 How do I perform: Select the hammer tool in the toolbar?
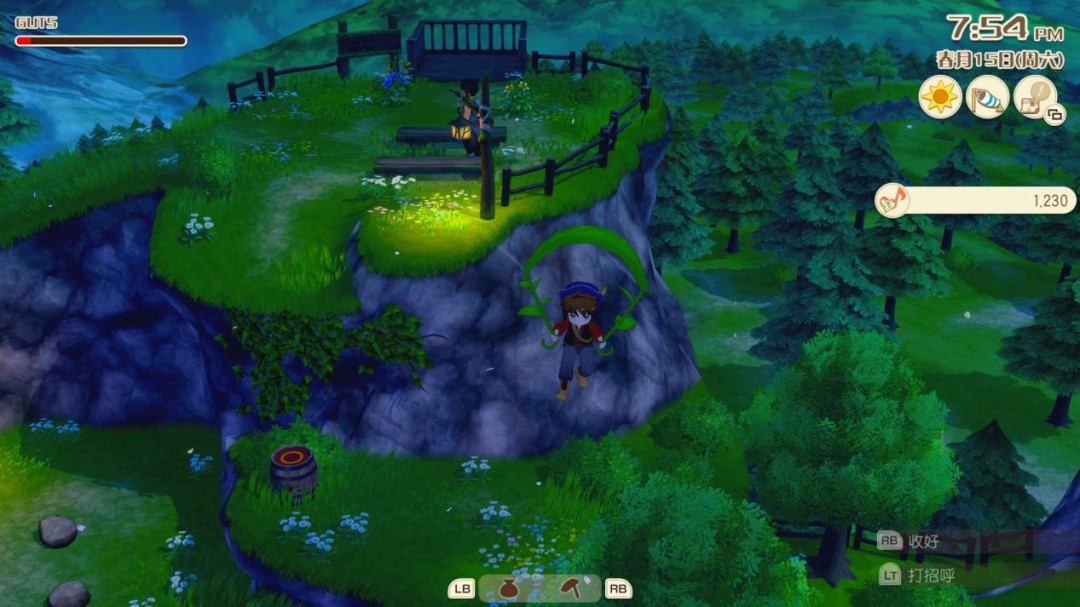pos(572,588)
